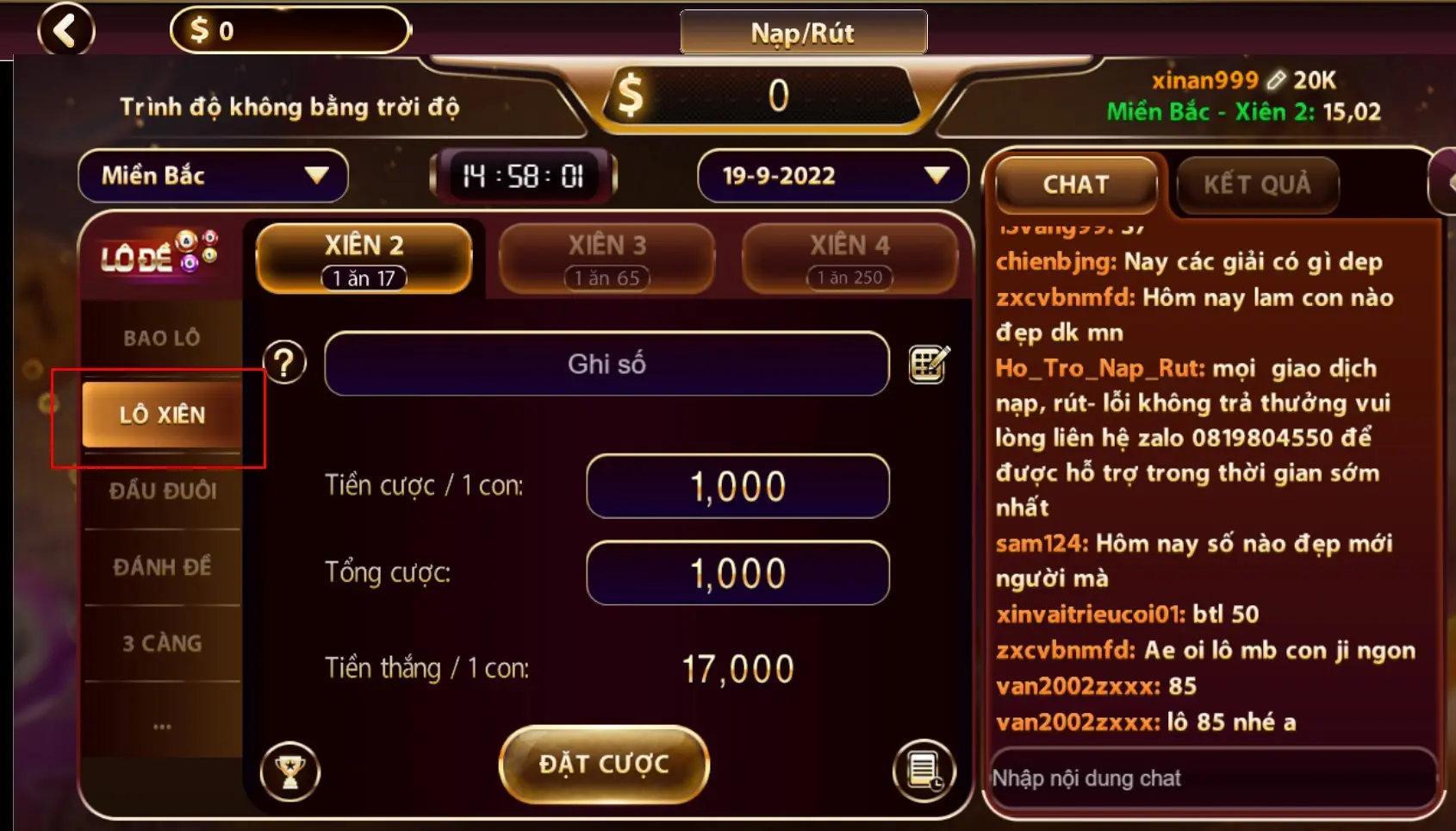Viewport: 1456px width, 831px height.
Task: Open the Nạp/Rút deposit-withdraw panel
Action: 803,33
